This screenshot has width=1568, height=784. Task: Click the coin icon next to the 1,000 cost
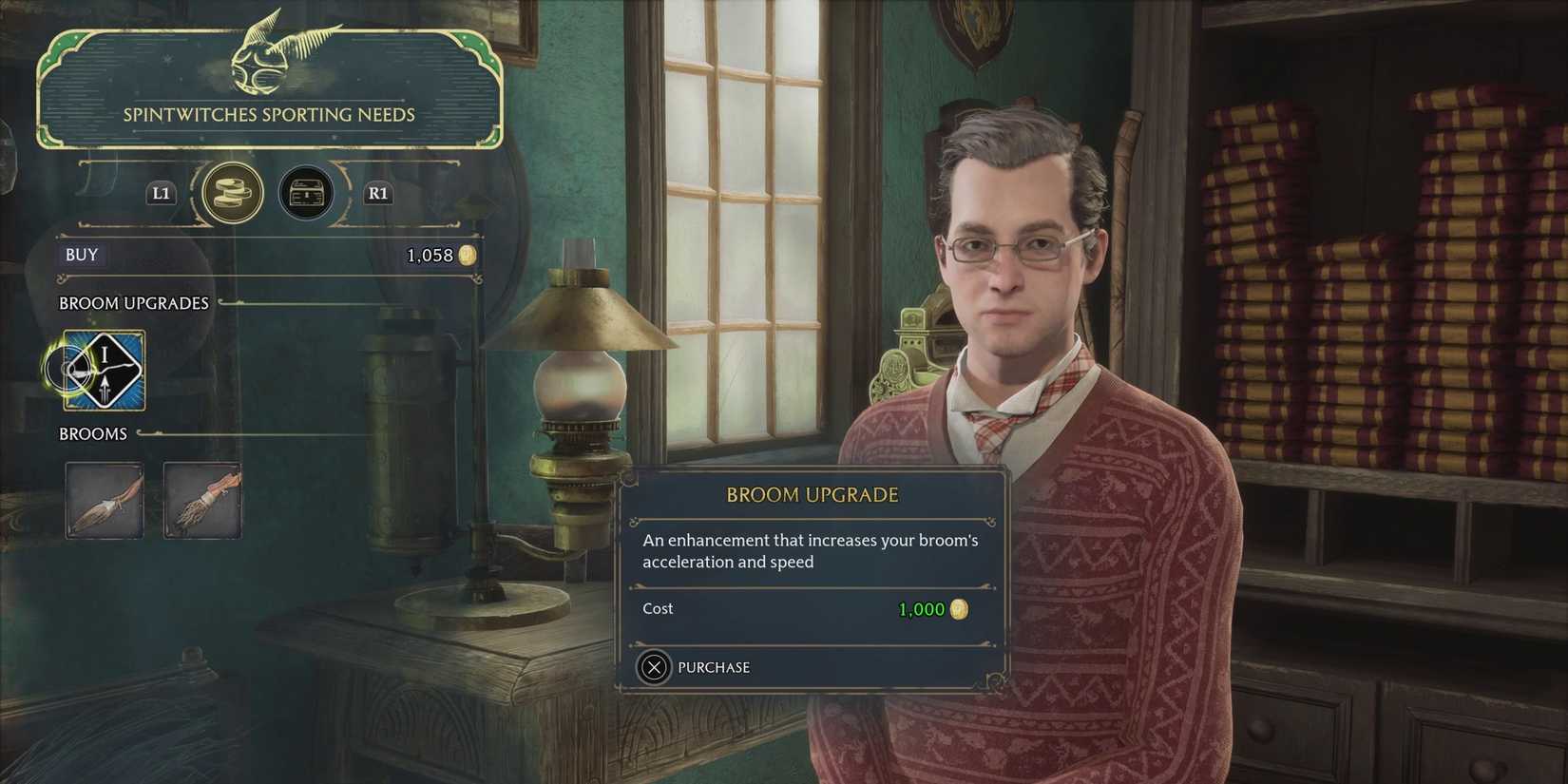tap(959, 609)
